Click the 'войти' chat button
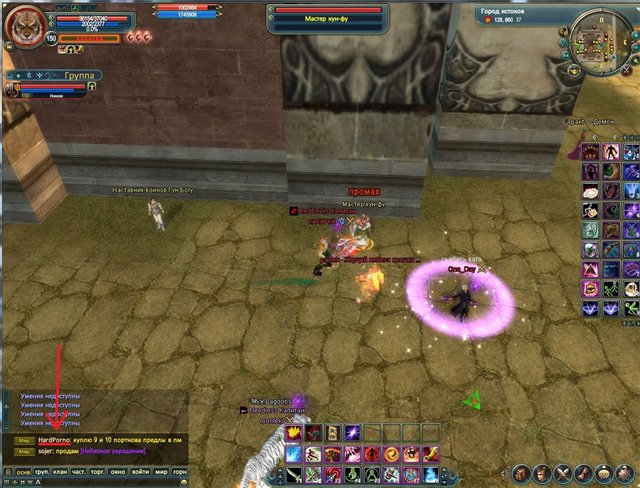The width and height of the screenshot is (640, 488). (x=141, y=470)
